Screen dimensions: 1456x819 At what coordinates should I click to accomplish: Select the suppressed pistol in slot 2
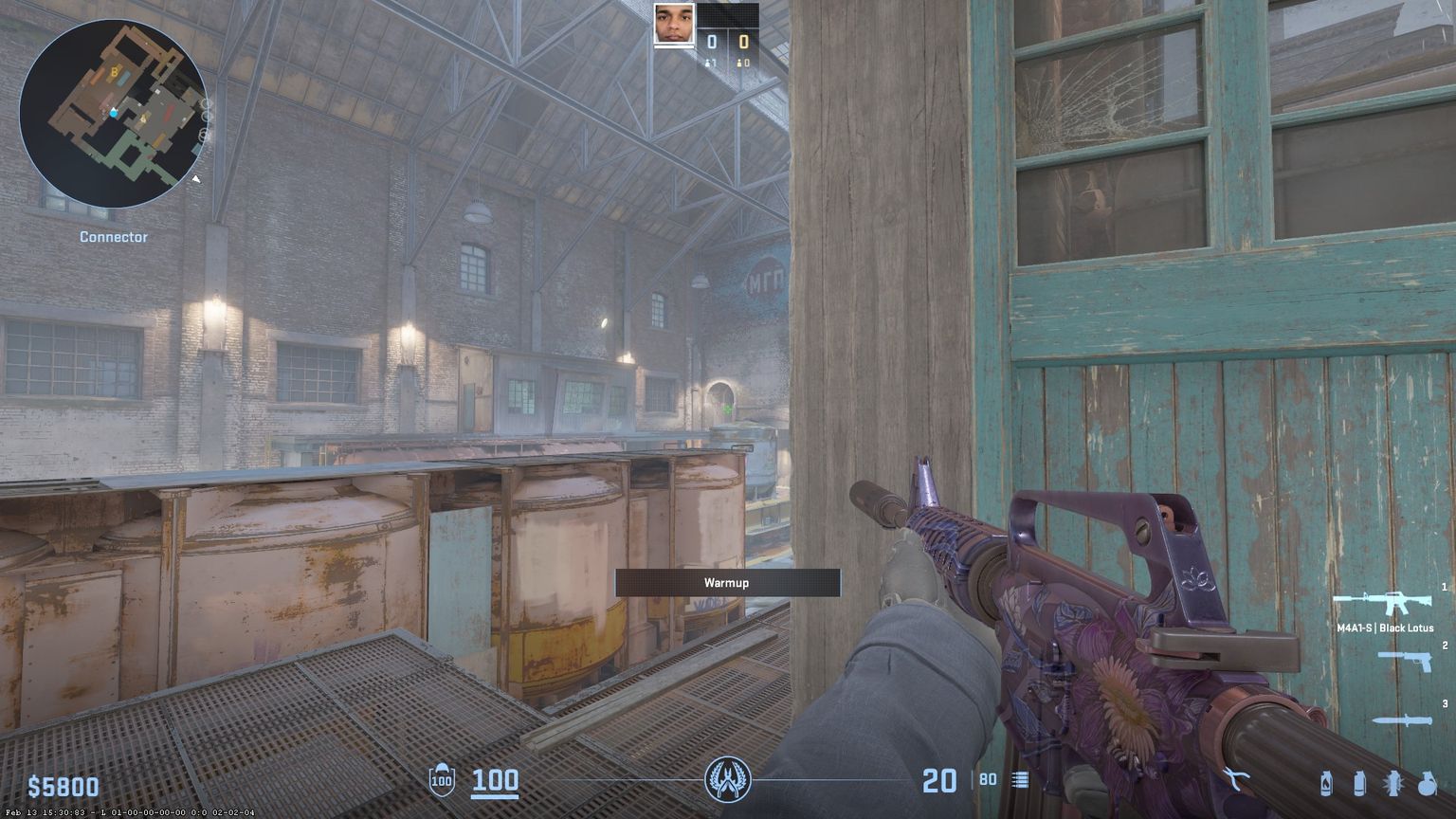[1404, 662]
